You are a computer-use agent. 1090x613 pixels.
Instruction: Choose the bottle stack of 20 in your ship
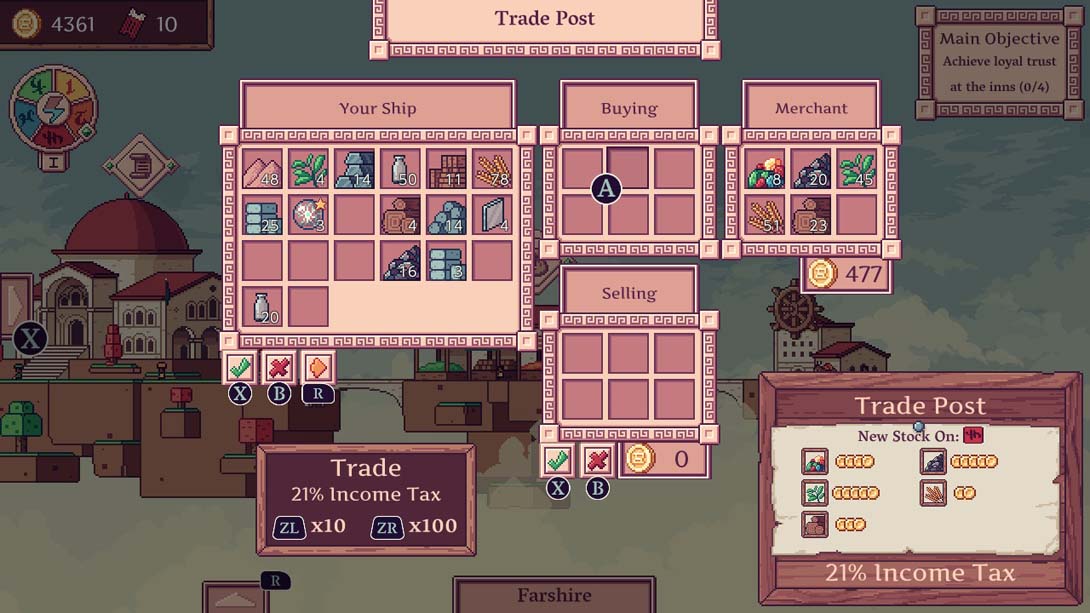pos(262,307)
